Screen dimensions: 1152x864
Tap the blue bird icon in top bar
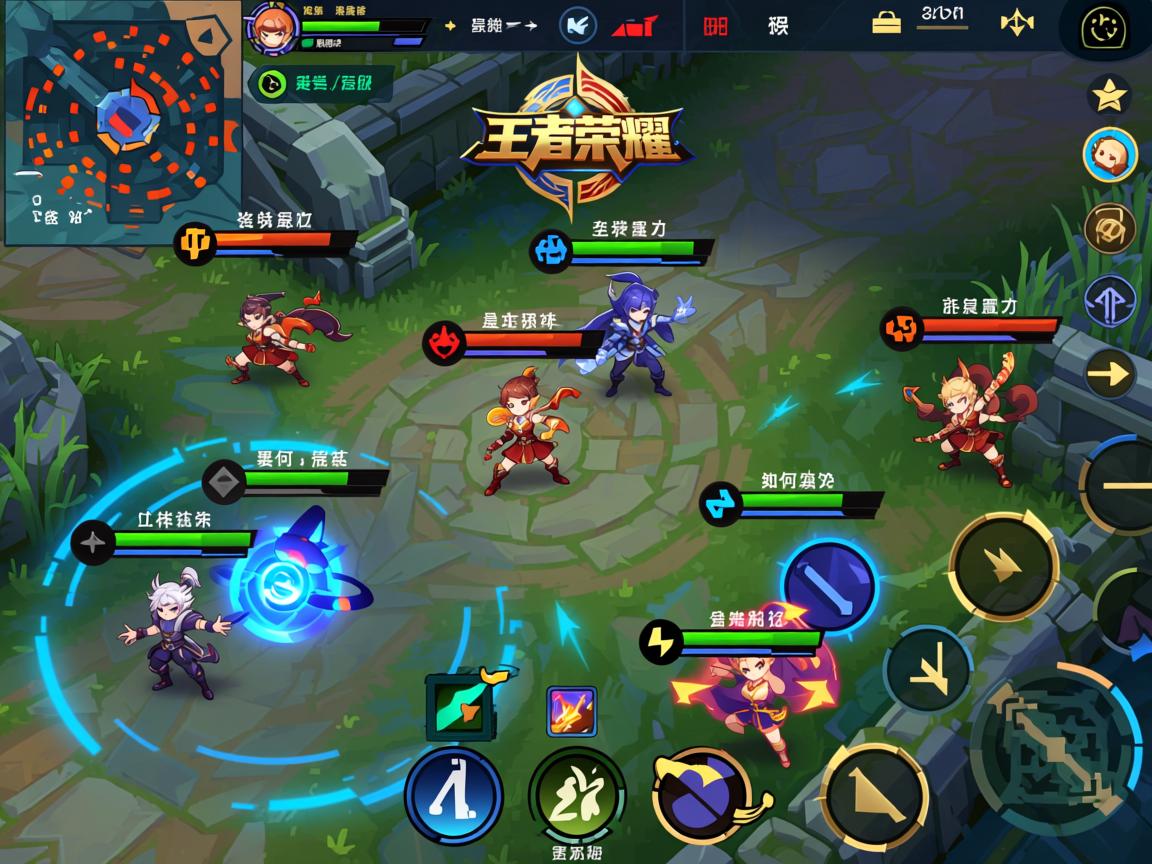click(x=577, y=25)
